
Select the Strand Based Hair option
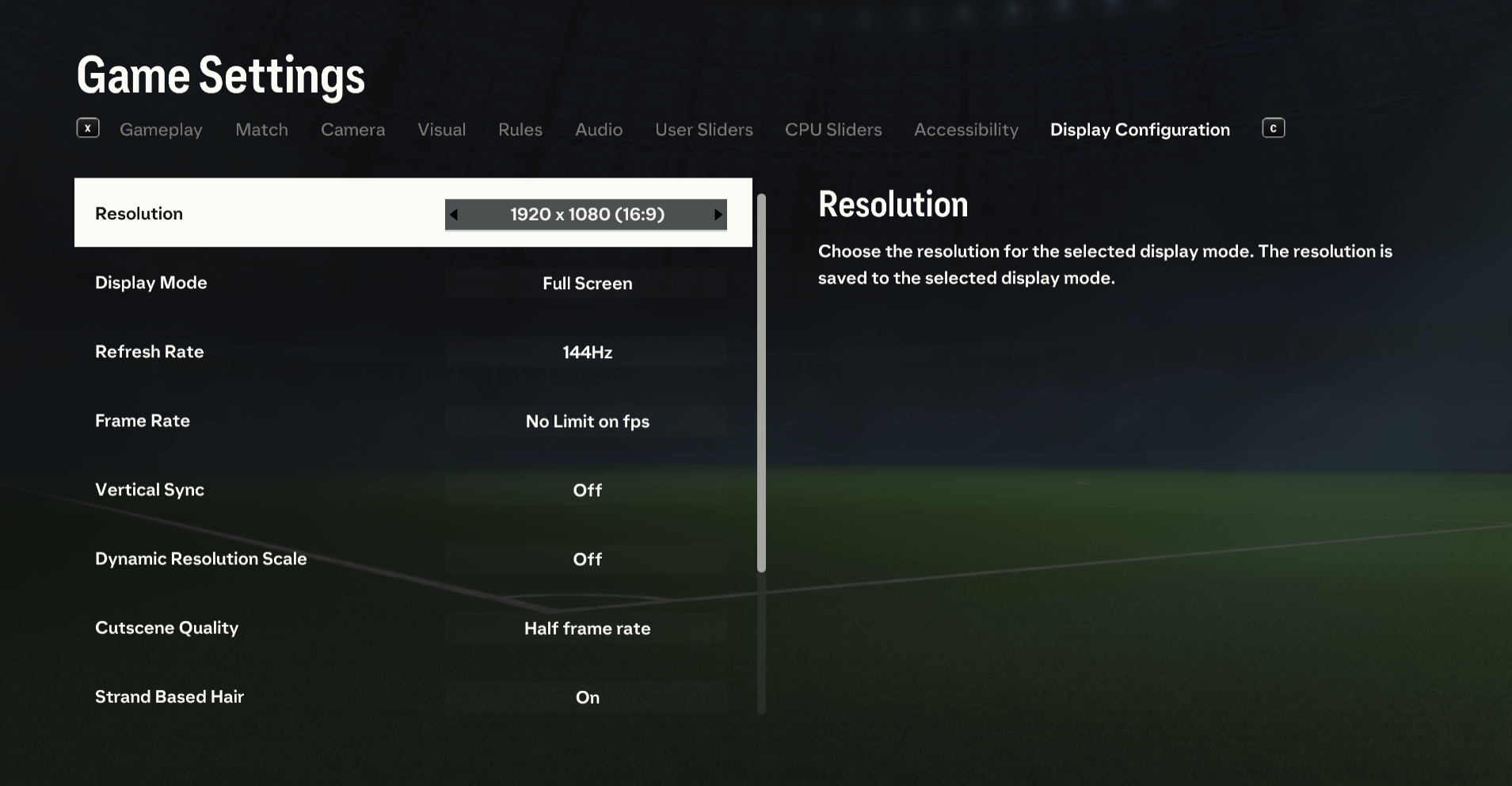(412, 696)
